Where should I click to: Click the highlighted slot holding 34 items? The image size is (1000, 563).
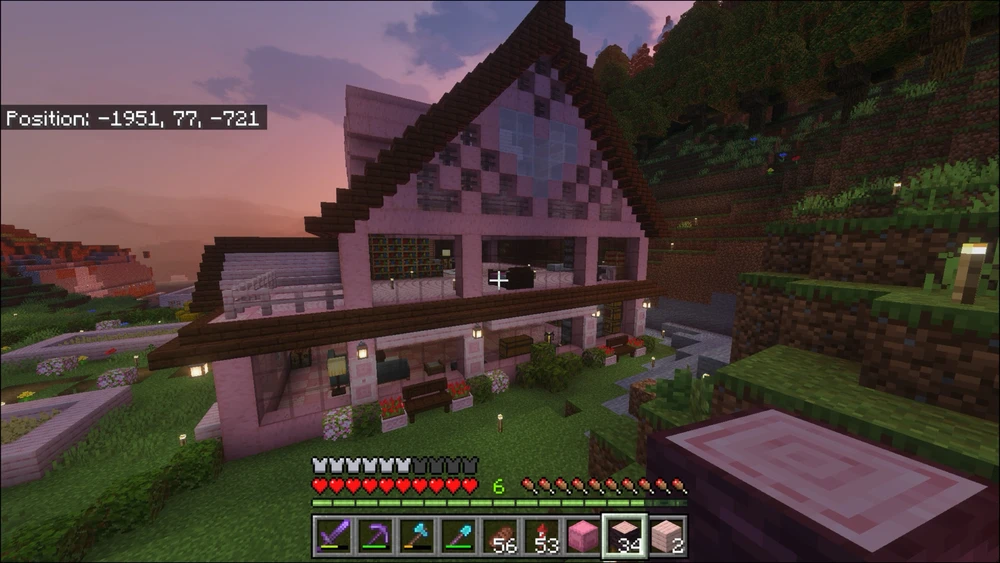tap(625, 536)
